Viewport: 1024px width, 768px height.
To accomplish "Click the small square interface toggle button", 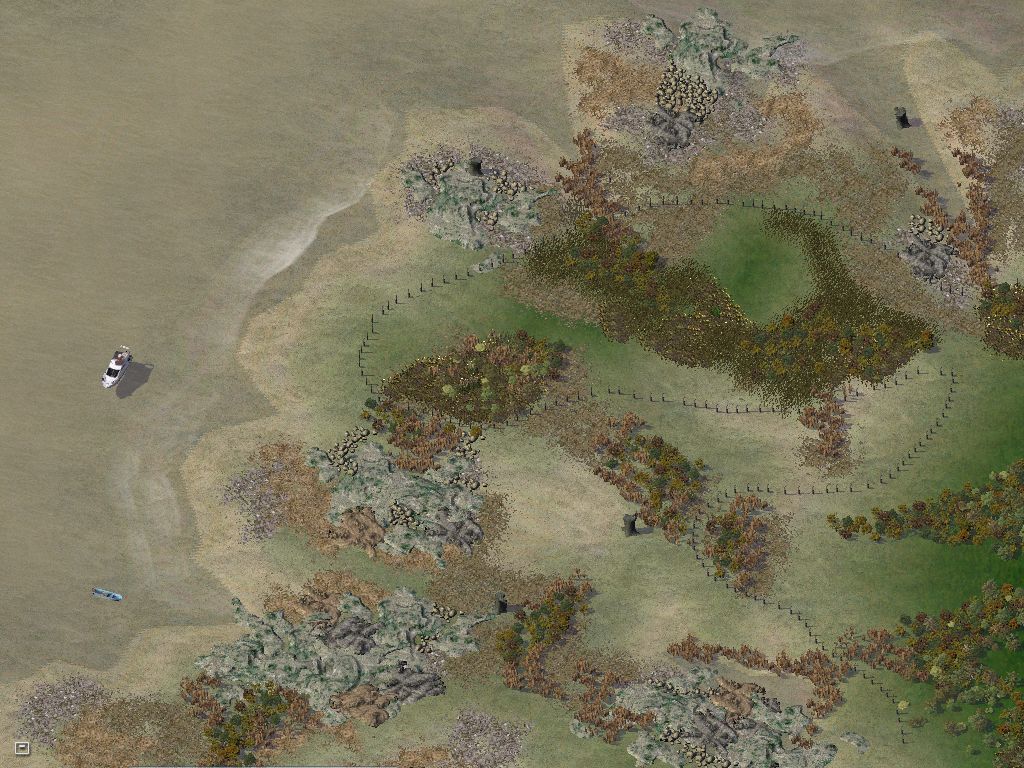I will tap(22, 747).
